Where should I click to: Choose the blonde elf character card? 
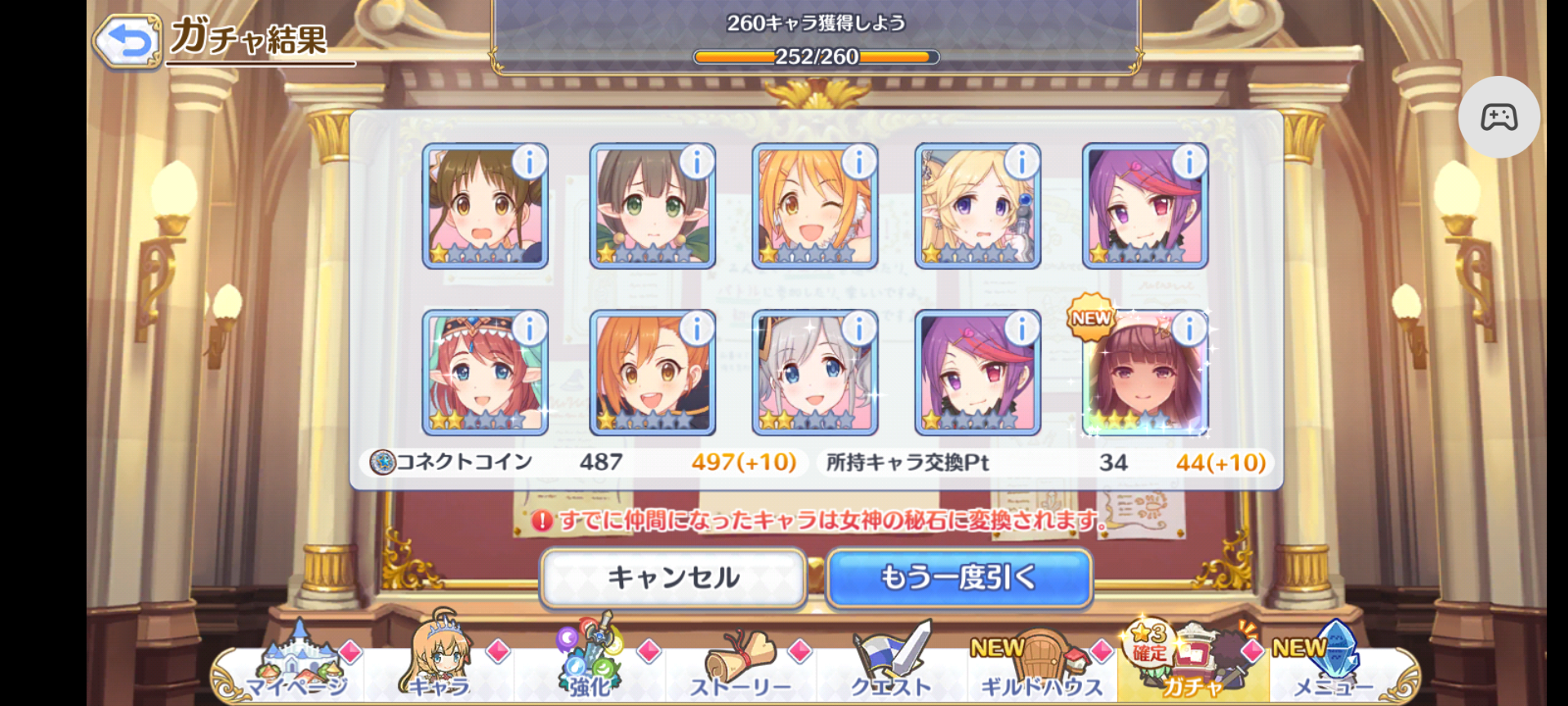977,208
